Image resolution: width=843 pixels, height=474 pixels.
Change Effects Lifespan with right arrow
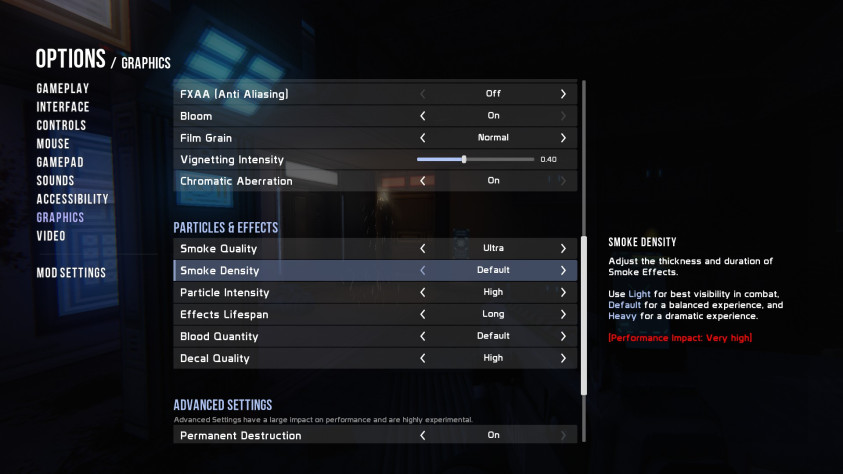tap(563, 314)
